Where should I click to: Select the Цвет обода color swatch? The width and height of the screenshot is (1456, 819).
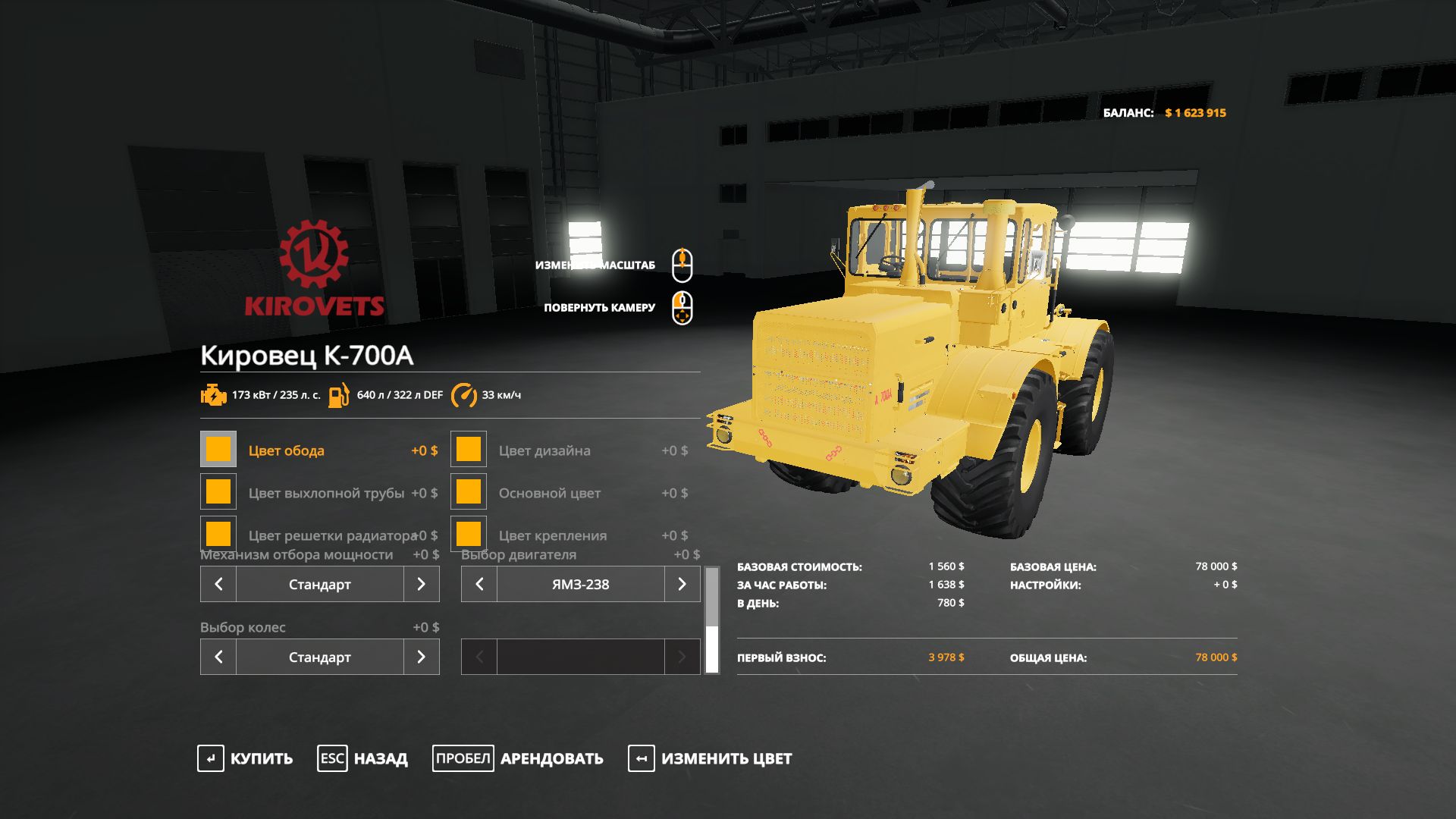coord(218,449)
